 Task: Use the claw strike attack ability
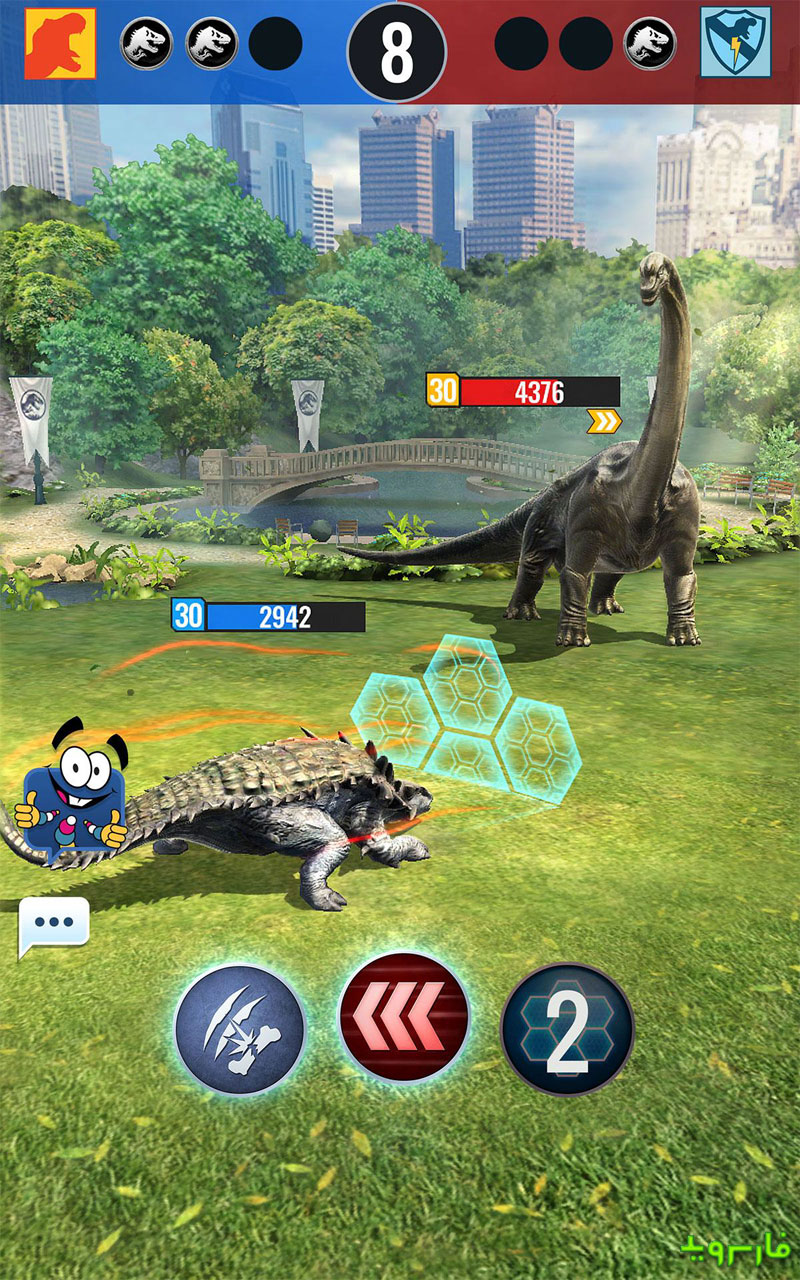click(x=240, y=1027)
